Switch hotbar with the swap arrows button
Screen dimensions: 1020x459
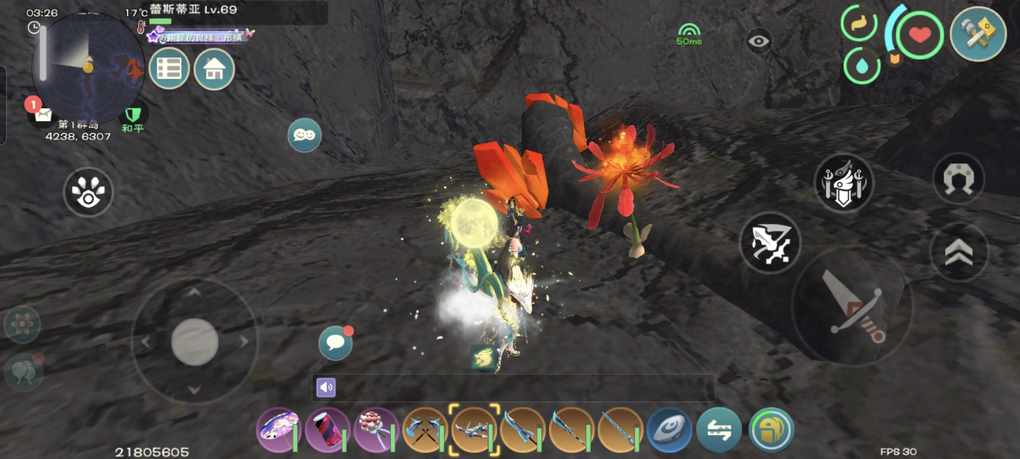(719, 429)
